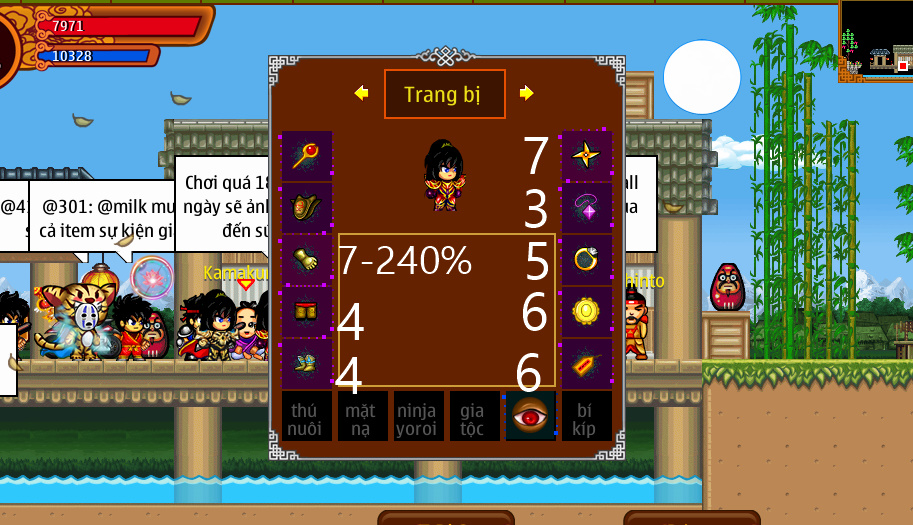Open the mặt nạ mask slot
Image resolution: width=913 pixels, height=525 pixels.
point(362,416)
